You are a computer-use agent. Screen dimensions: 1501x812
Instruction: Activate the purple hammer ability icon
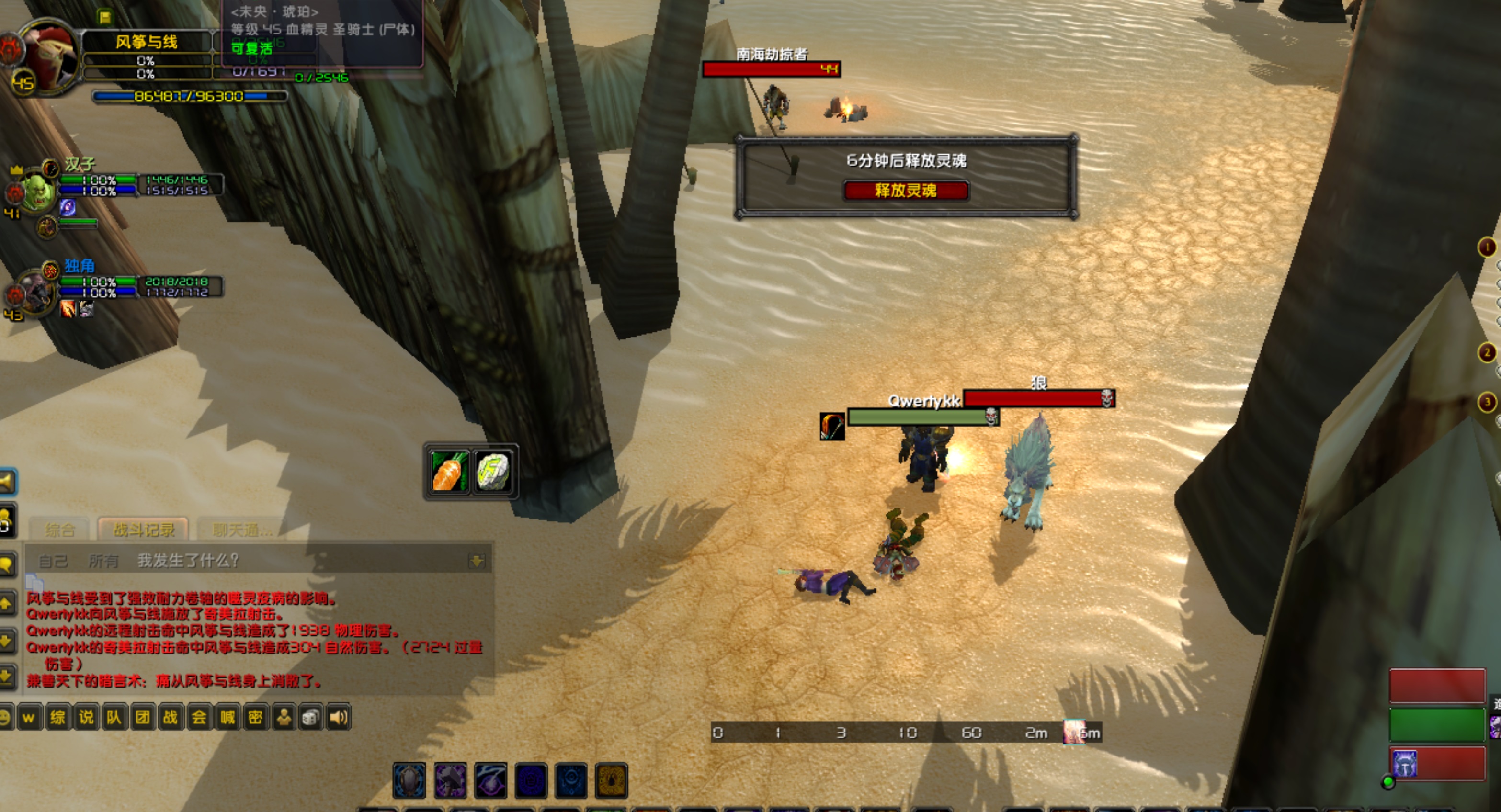point(450,780)
